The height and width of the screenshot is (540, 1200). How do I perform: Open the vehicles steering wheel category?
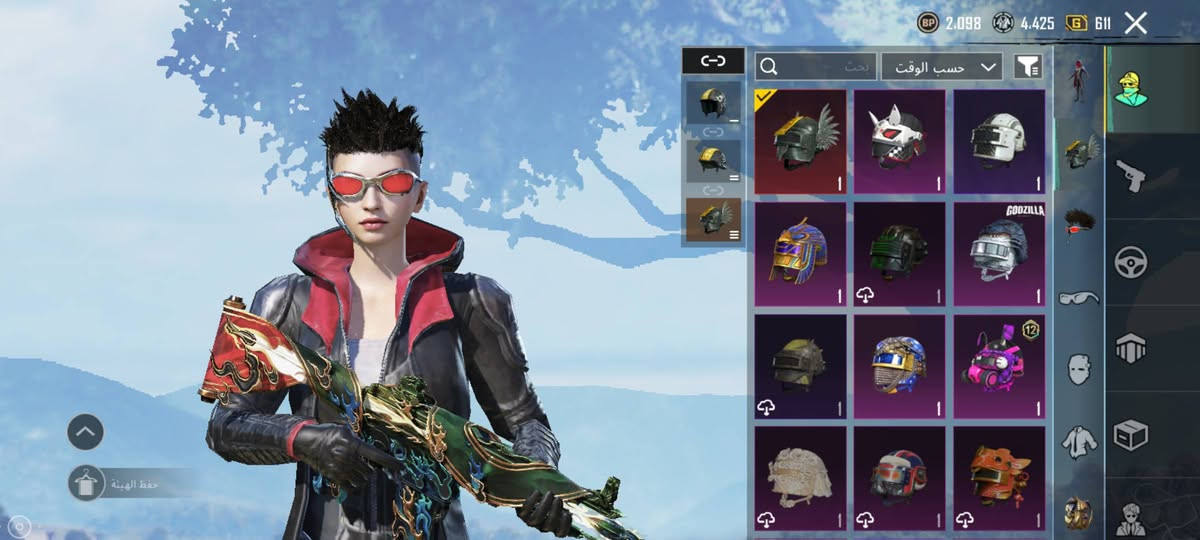coord(1131,262)
